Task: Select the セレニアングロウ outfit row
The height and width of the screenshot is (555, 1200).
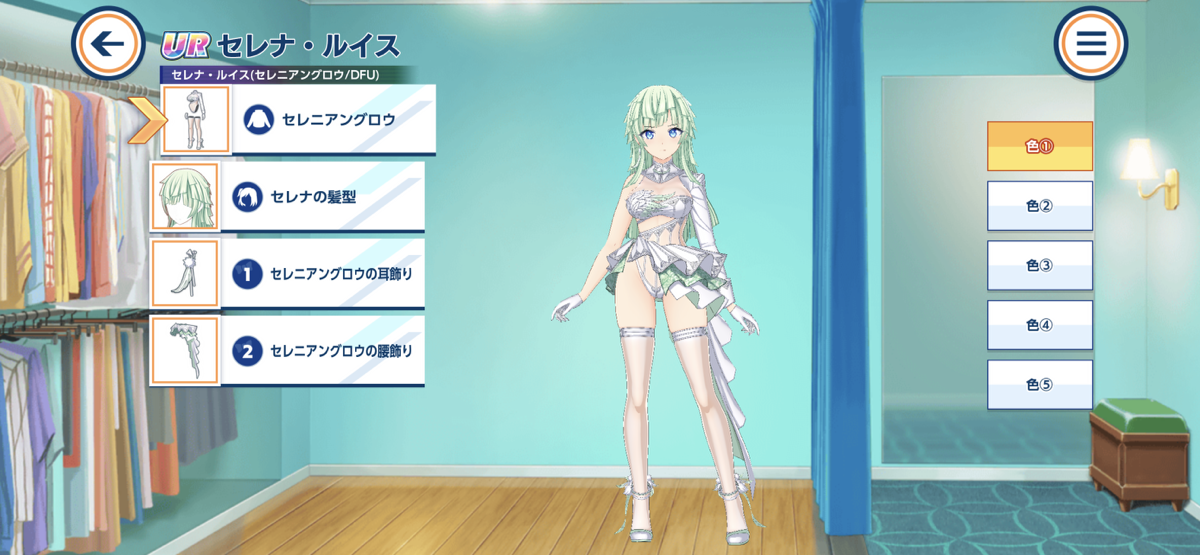Action: click(x=300, y=120)
